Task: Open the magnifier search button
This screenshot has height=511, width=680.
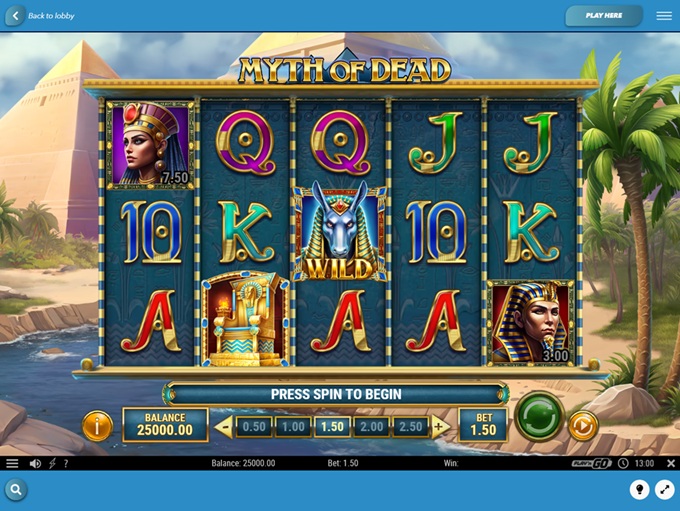Action: (x=16, y=489)
